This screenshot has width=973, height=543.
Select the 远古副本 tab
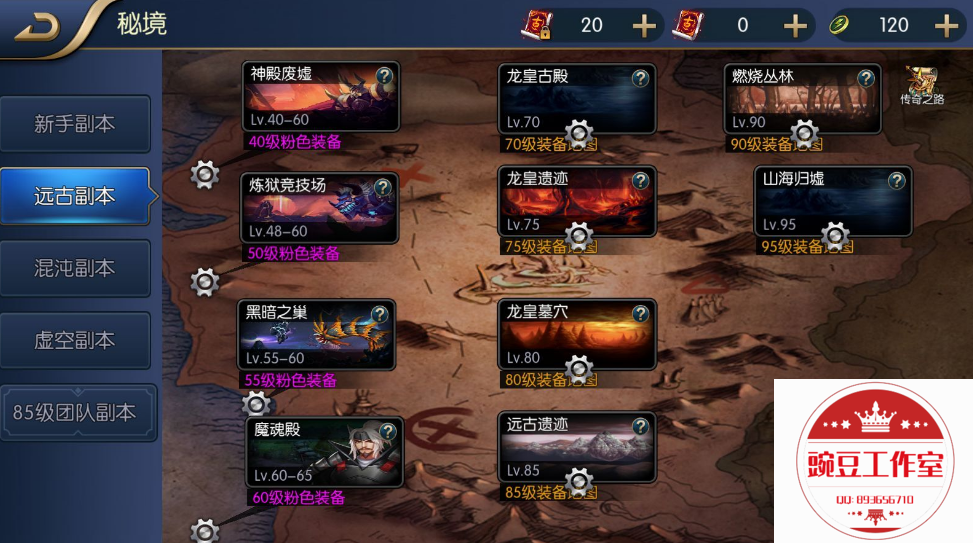(75, 196)
